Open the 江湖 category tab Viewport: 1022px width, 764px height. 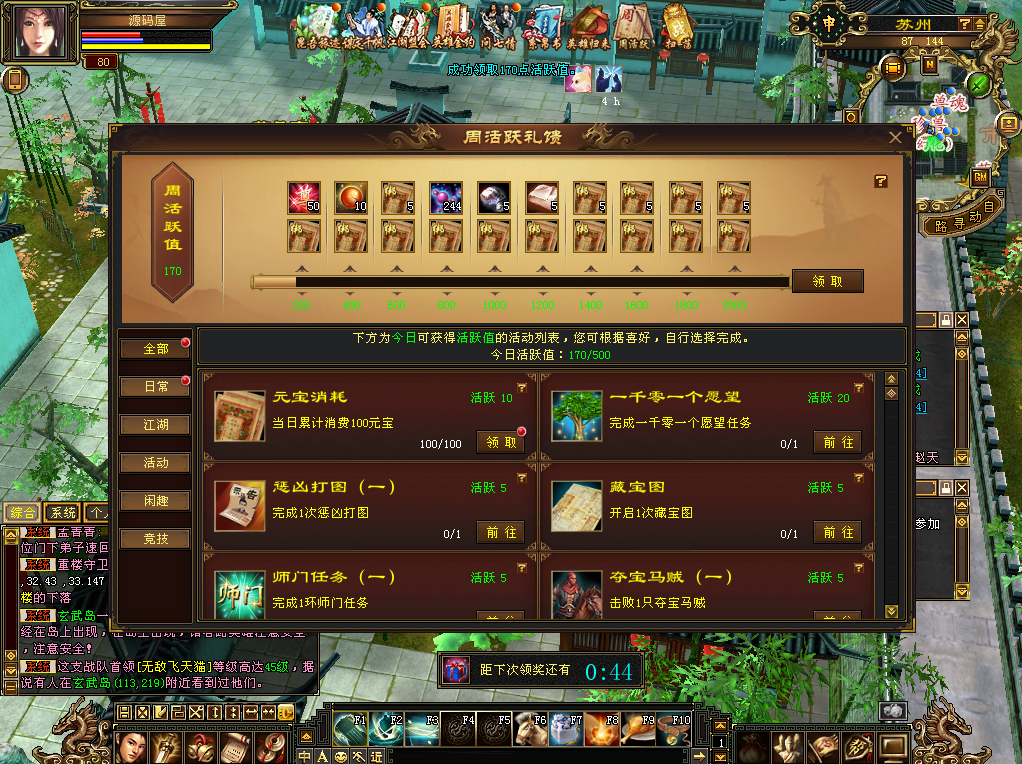point(155,425)
